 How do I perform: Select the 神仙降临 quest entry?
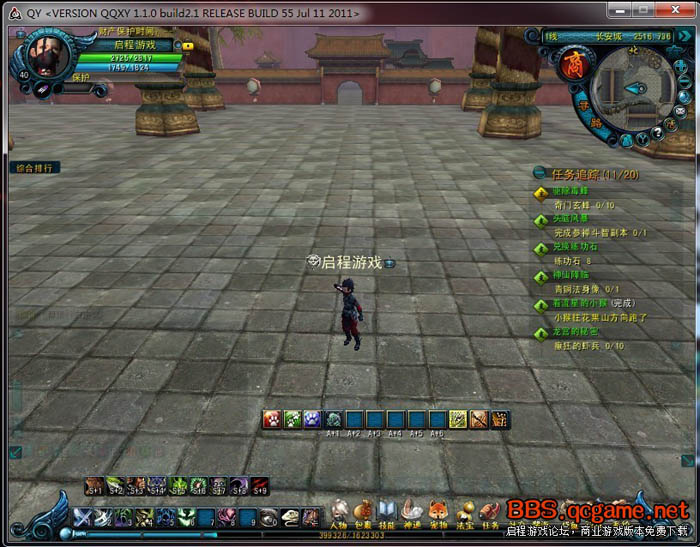click(x=572, y=274)
